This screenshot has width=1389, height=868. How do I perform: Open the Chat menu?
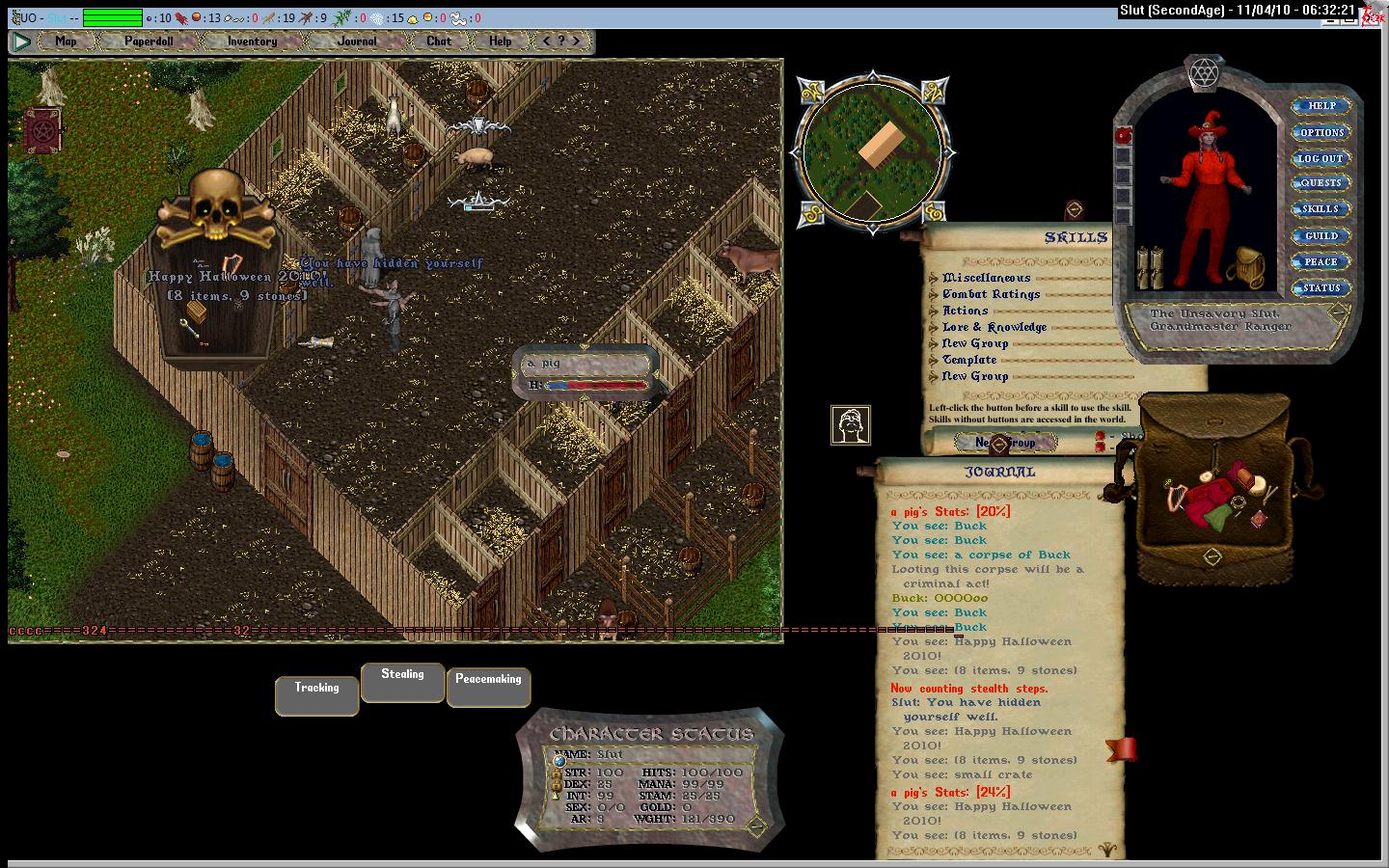(x=439, y=41)
